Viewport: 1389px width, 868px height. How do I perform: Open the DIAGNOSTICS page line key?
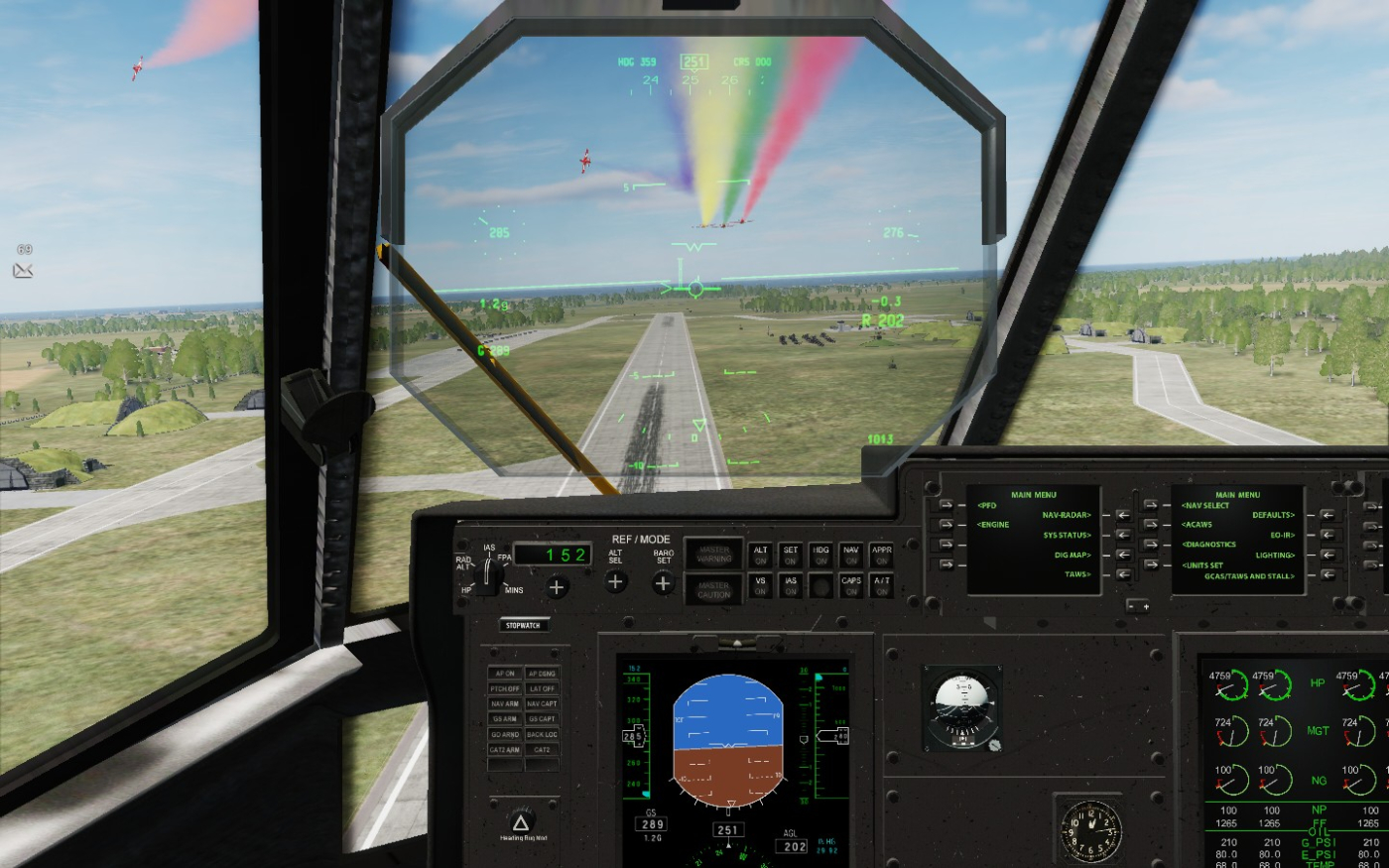coord(1150,545)
